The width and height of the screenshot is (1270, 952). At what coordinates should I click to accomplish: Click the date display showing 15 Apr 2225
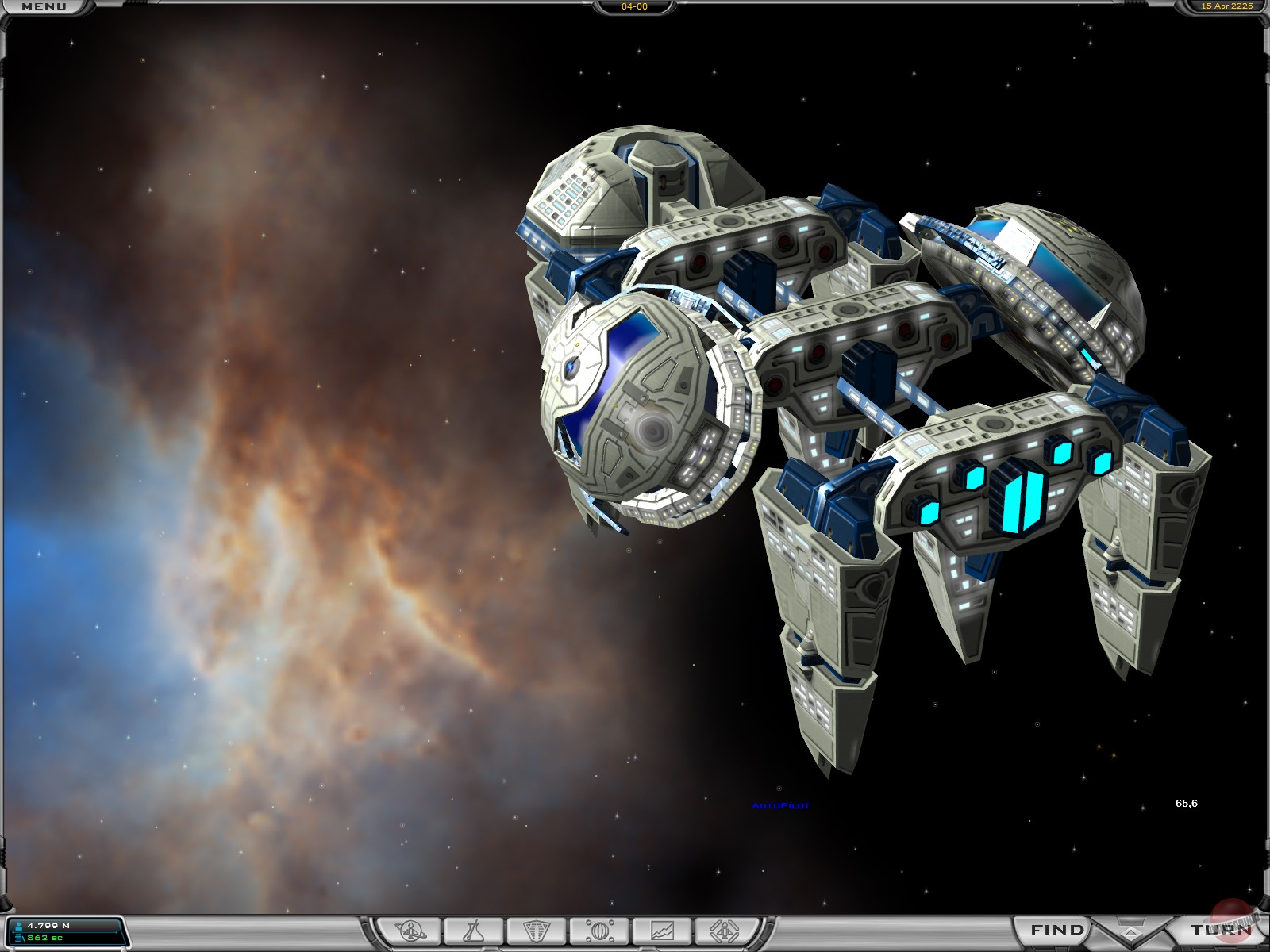[1227, 7]
